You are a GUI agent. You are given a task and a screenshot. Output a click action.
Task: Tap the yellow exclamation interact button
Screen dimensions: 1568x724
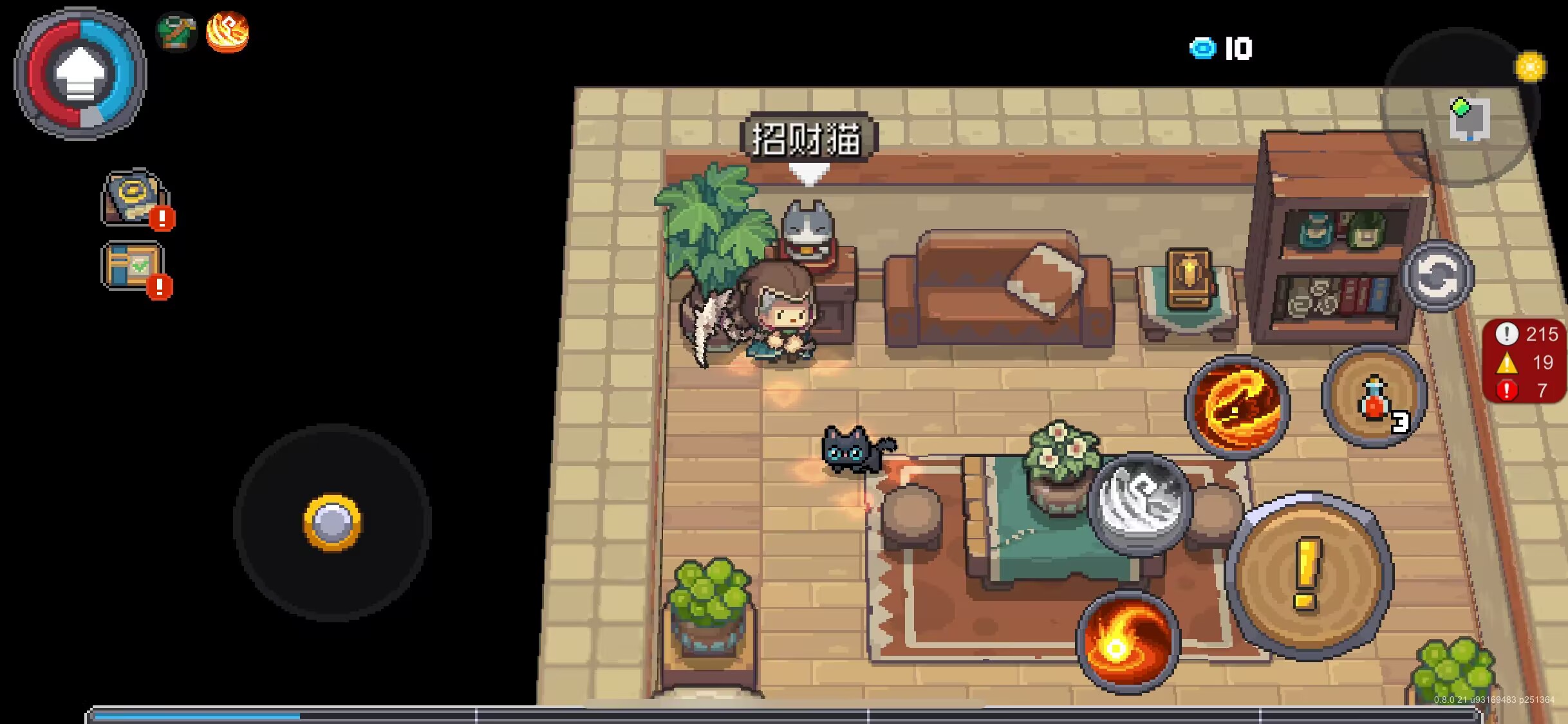click(x=1309, y=576)
